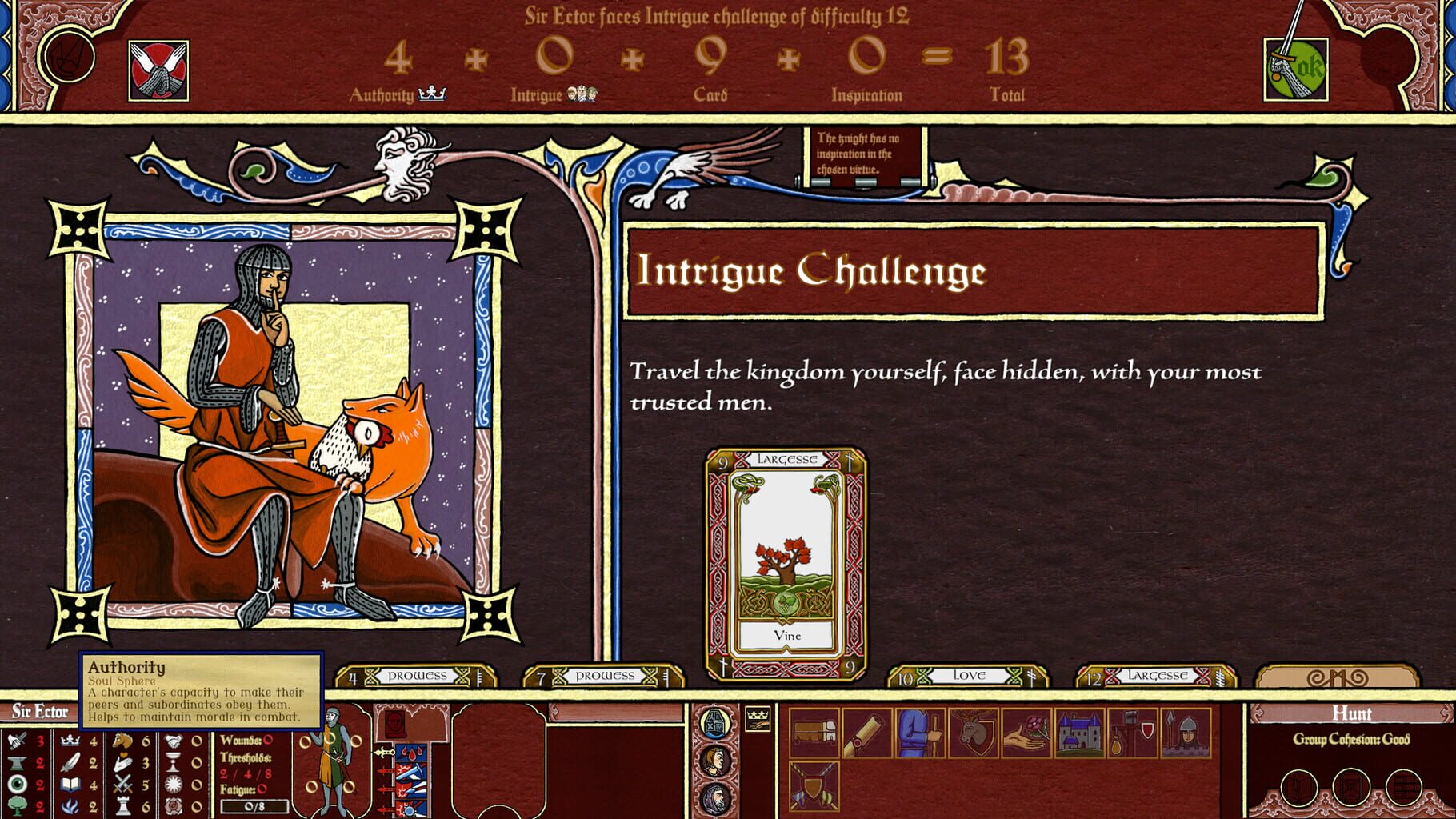
Task: Click the Intrigue faces icon in the header
Action: point(584,92)
